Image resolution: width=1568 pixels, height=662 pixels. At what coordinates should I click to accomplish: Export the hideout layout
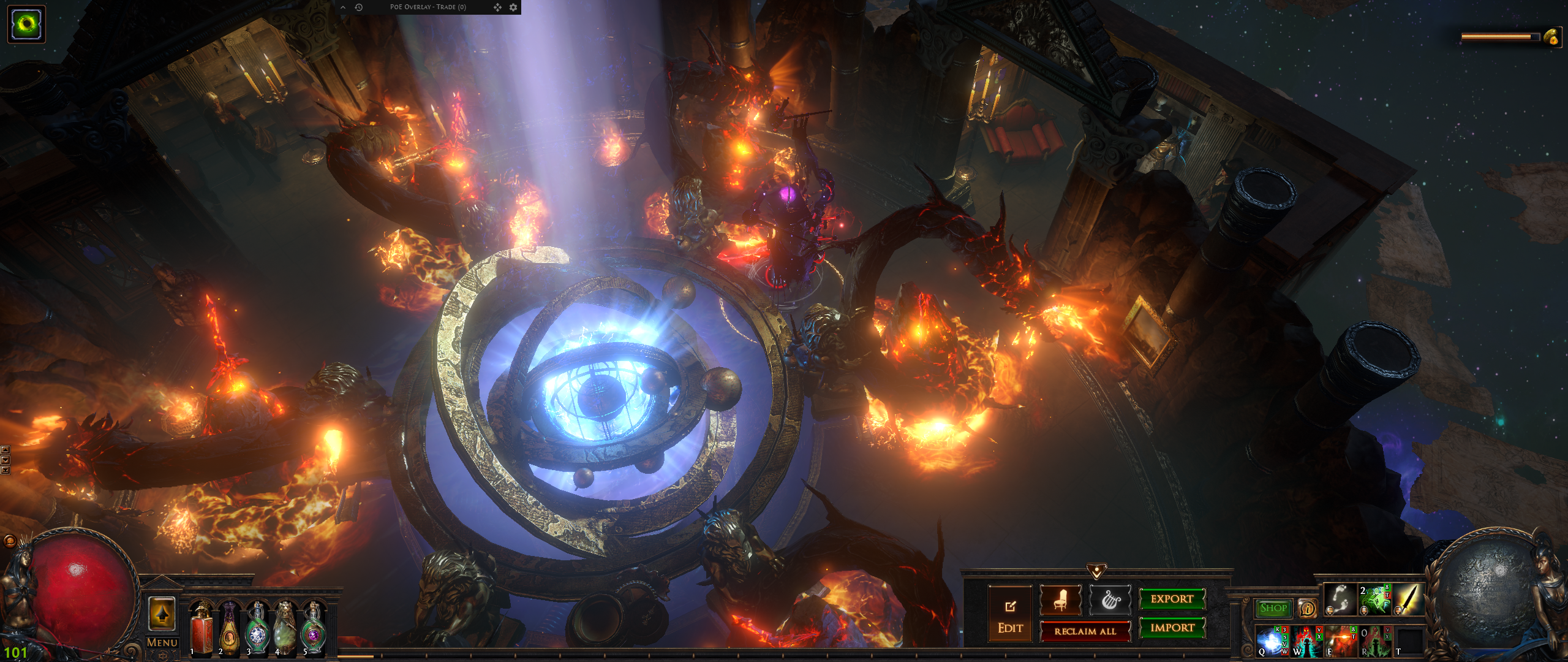pos(1172,599)
